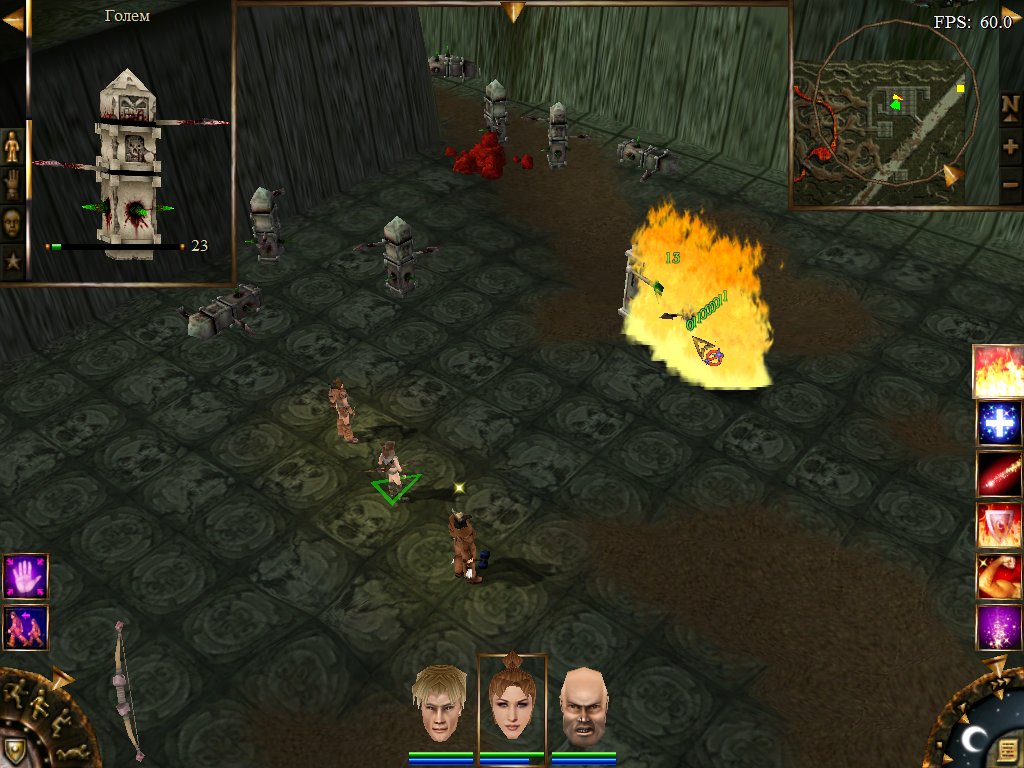
Task: Select the brown-haired woman portrait
Action: (x=512, y=700)
